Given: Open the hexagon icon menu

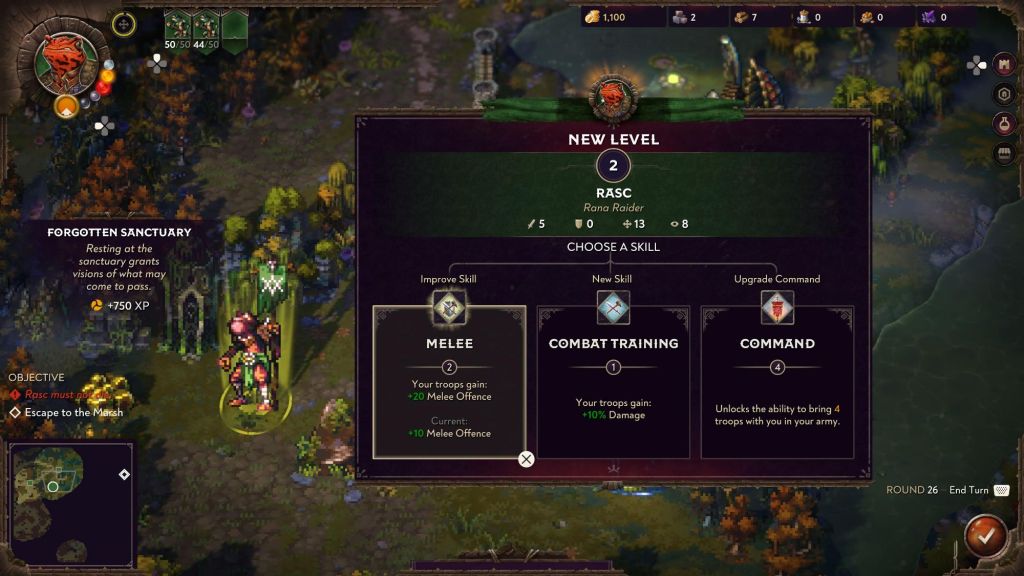Looking at the screenshot, I should [1005, 94].
